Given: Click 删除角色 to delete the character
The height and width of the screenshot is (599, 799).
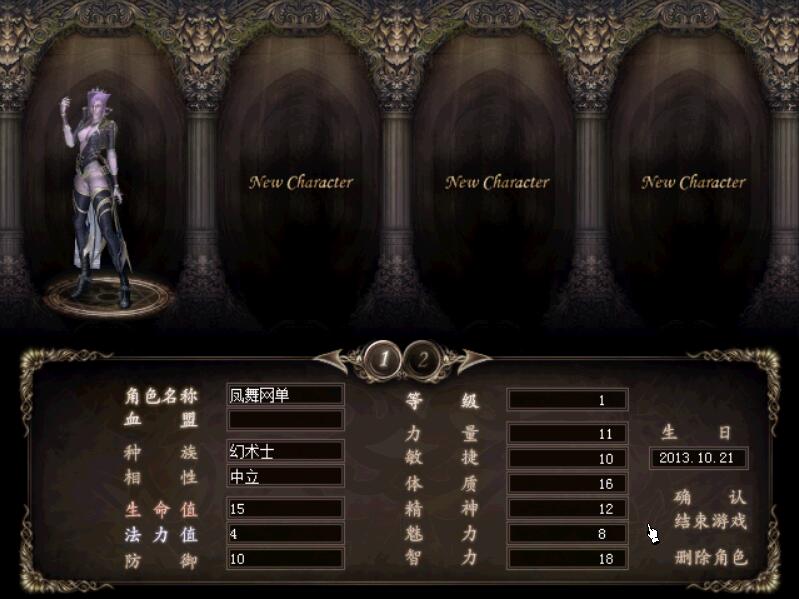Looking at the screenshot, I should [x=710, y=557].
